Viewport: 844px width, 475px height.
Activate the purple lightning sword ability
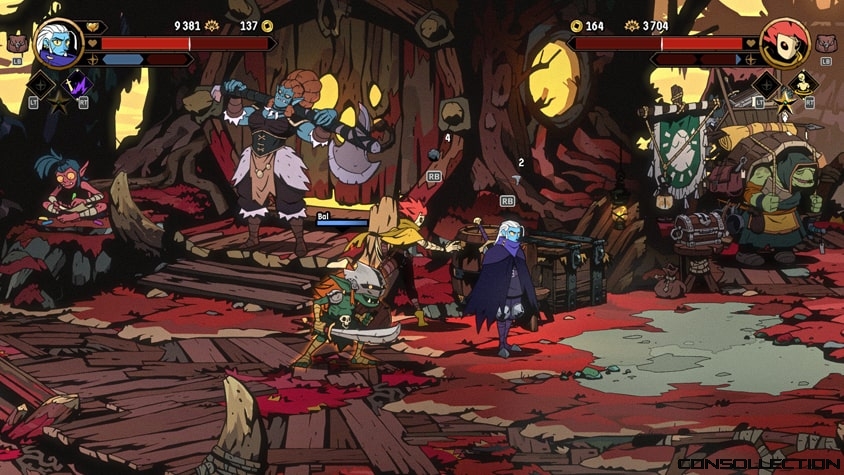click(x=76, y=85)
